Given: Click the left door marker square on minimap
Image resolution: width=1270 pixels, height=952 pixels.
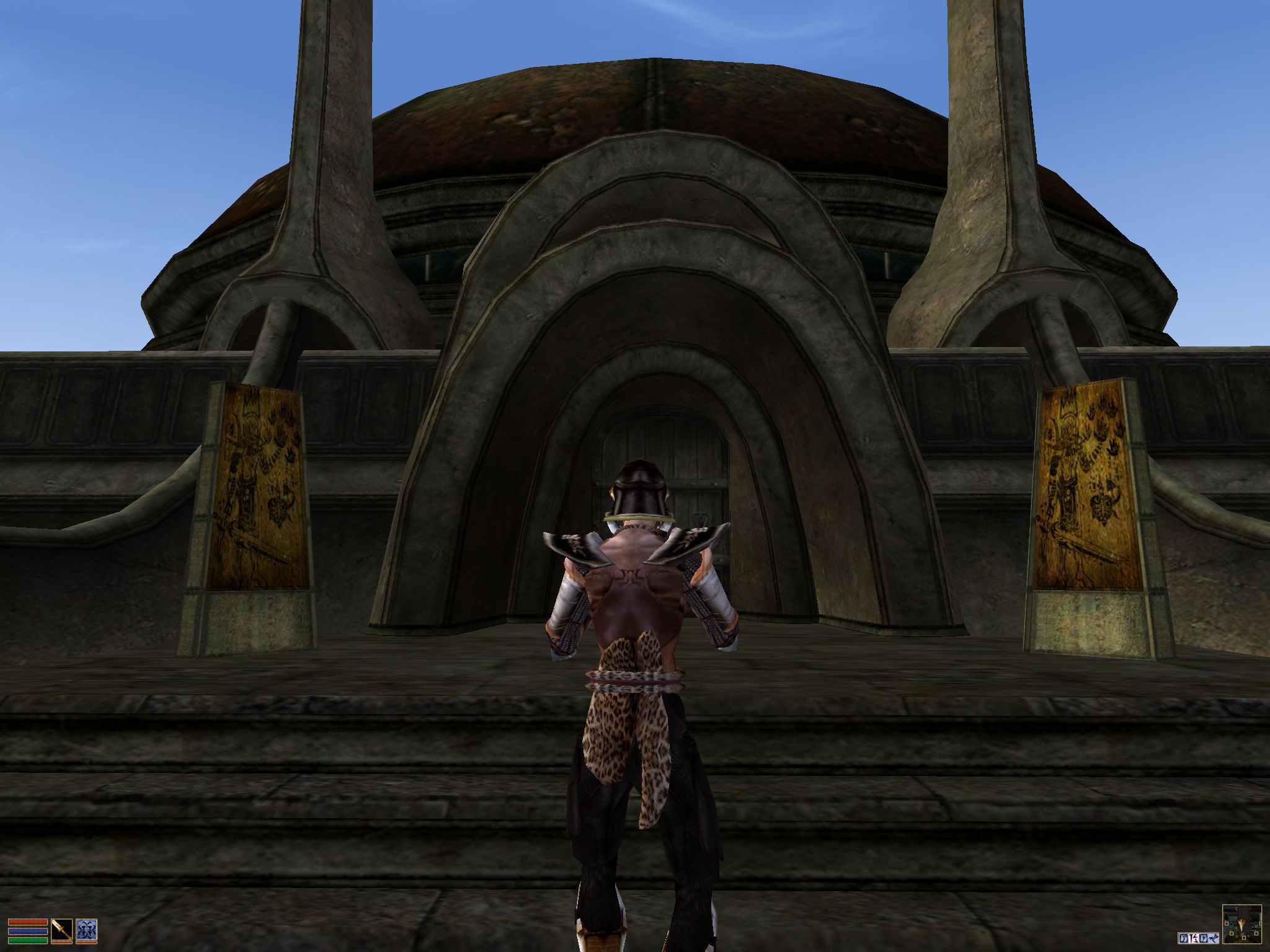Looking at the screenshot, I should click(1227, 923).
